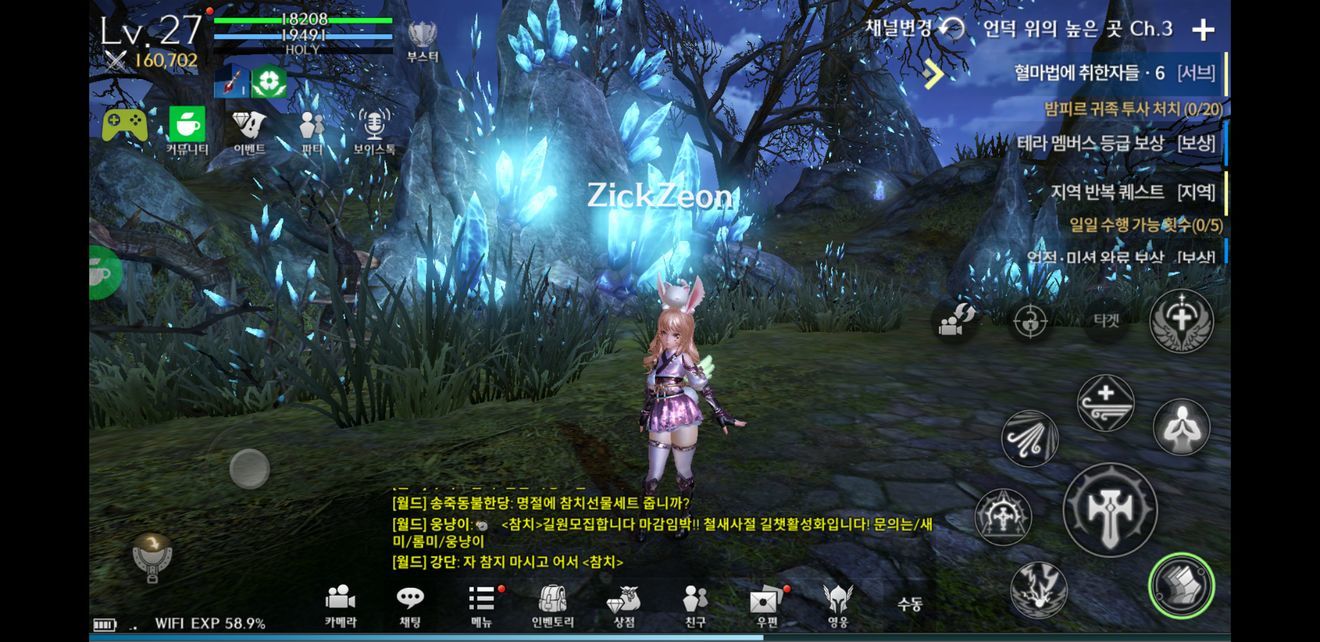Open the 영웅 hero screen
The width and height of the screenshot is (1320, 642).
pos(838,604)
